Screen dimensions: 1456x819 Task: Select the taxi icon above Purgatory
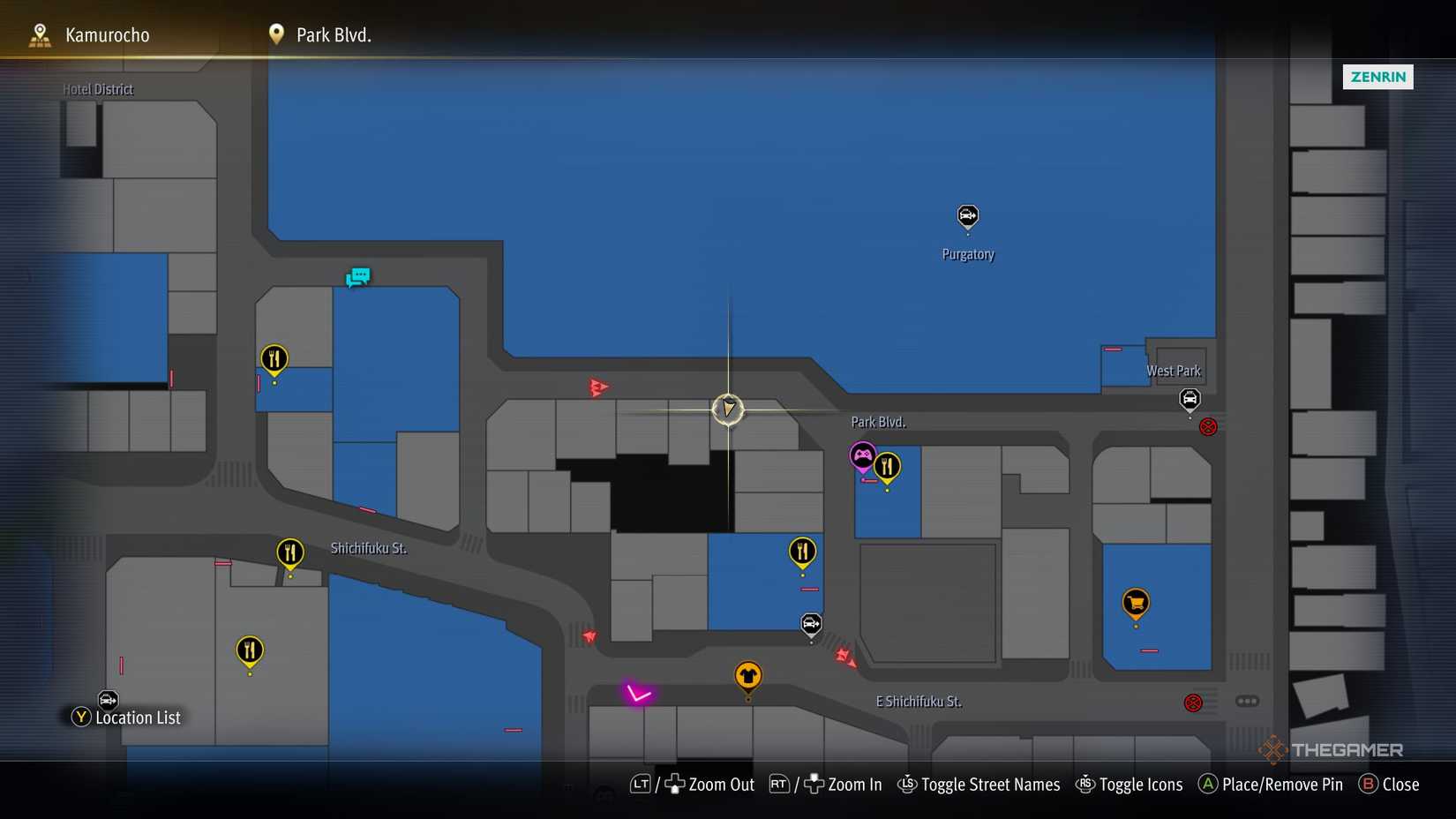click(x=968, y=216)
